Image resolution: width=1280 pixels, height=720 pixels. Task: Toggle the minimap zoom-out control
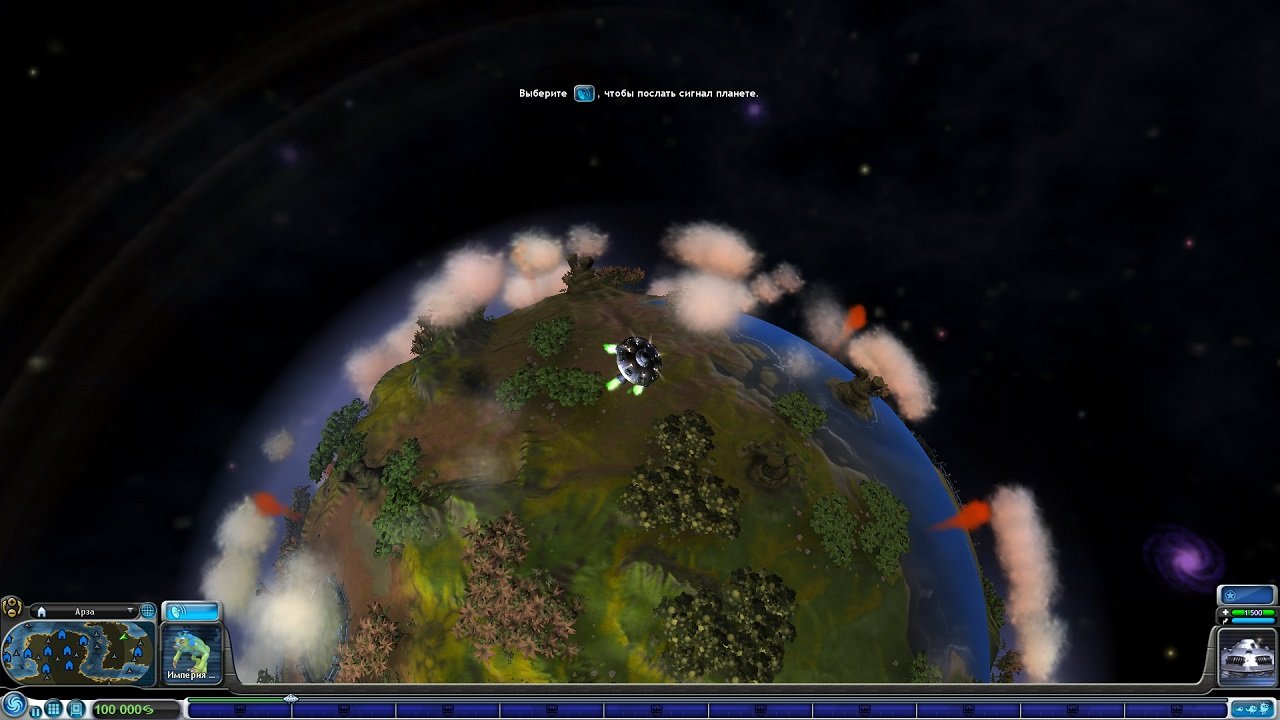point(12,613)
